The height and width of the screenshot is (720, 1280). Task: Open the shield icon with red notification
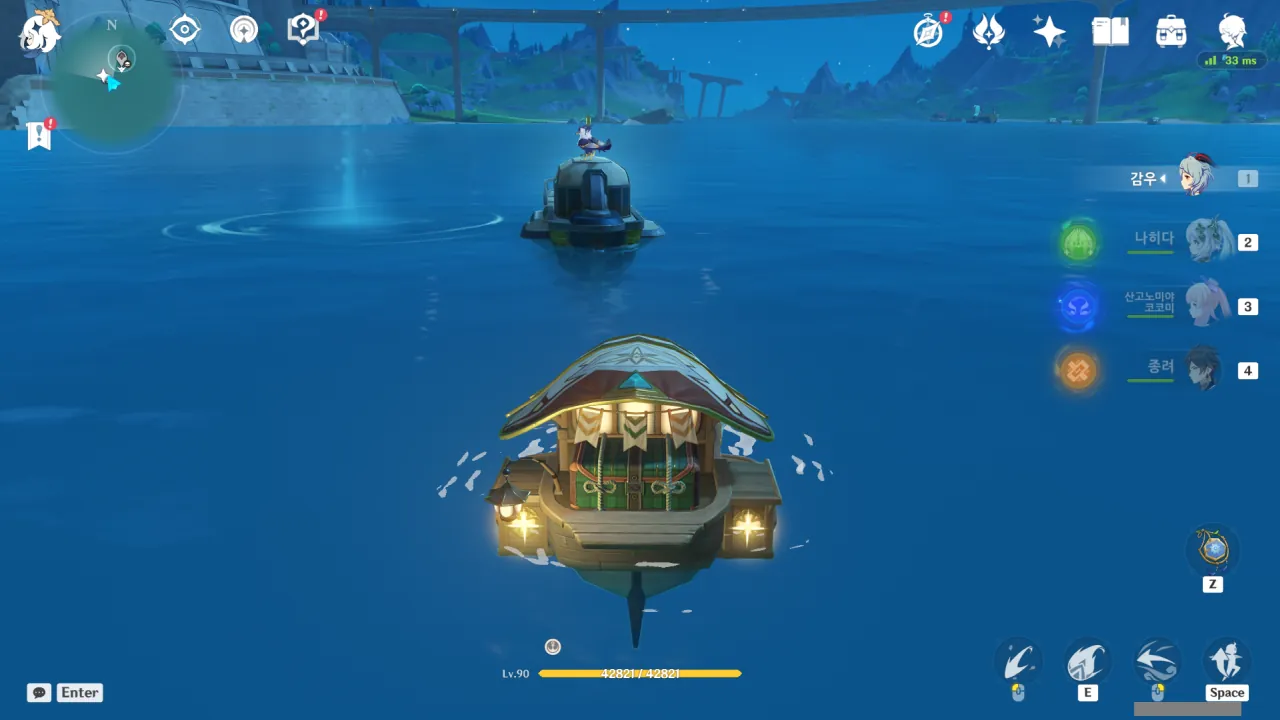pyautogui.click(x=302, y=30)
